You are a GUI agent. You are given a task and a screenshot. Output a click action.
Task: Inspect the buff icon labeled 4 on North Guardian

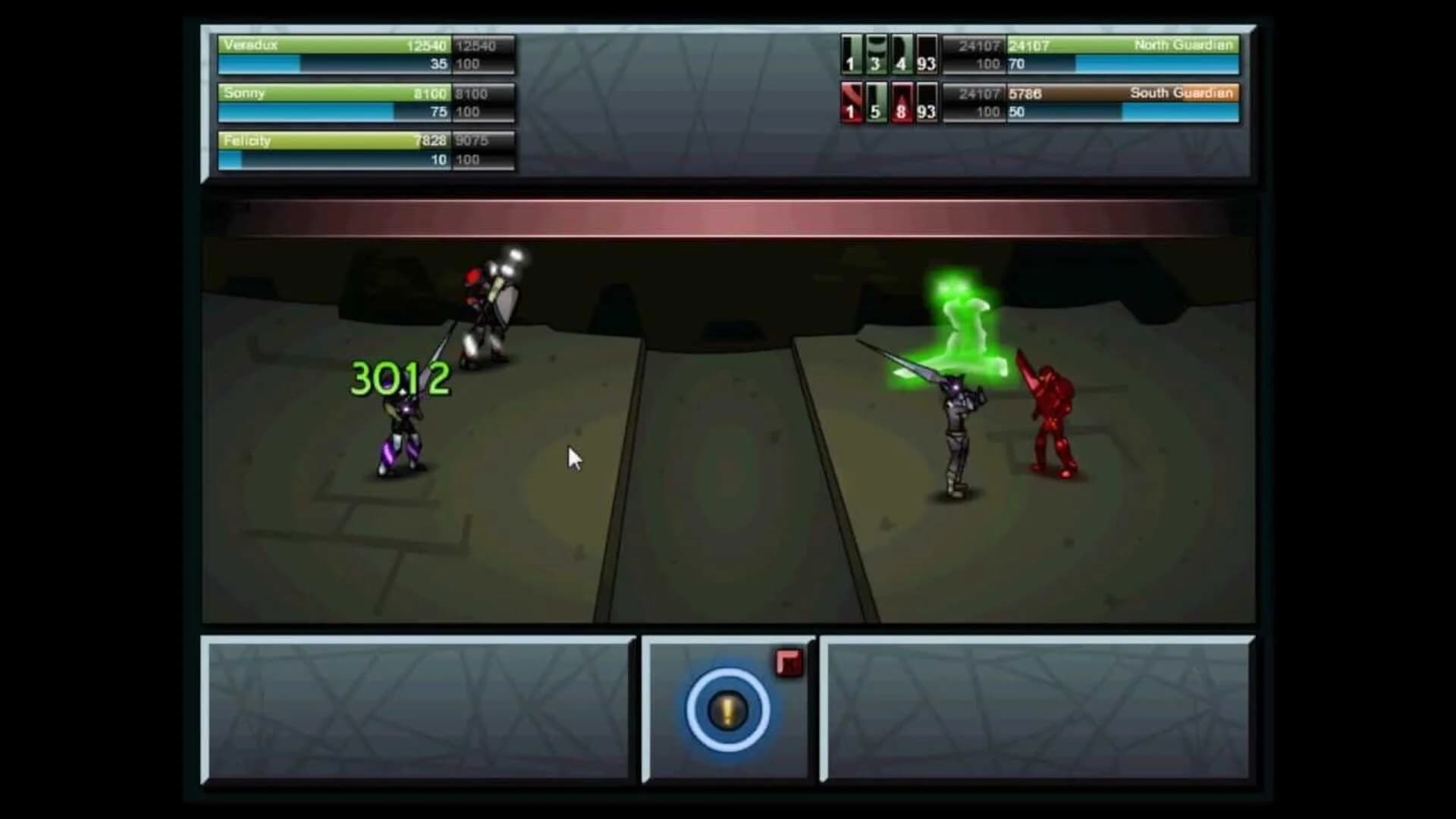tap(902, 54)
